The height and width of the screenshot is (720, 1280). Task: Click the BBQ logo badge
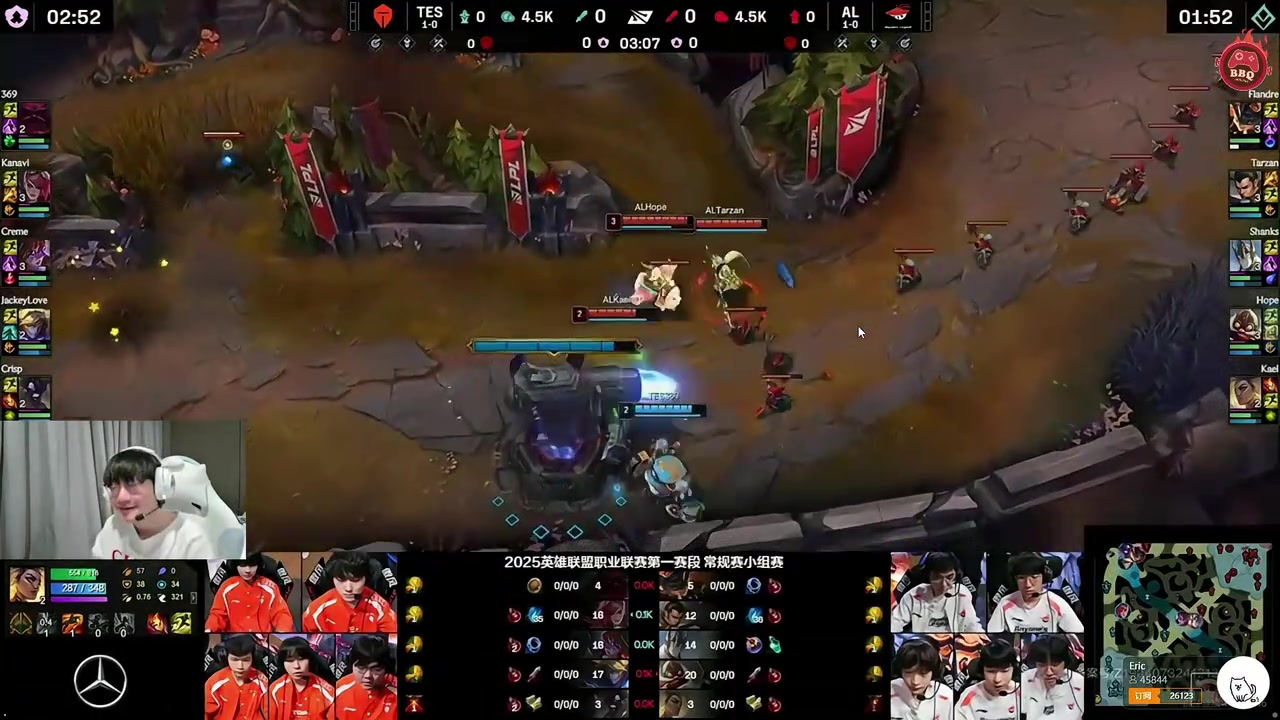pos(1242,65)
